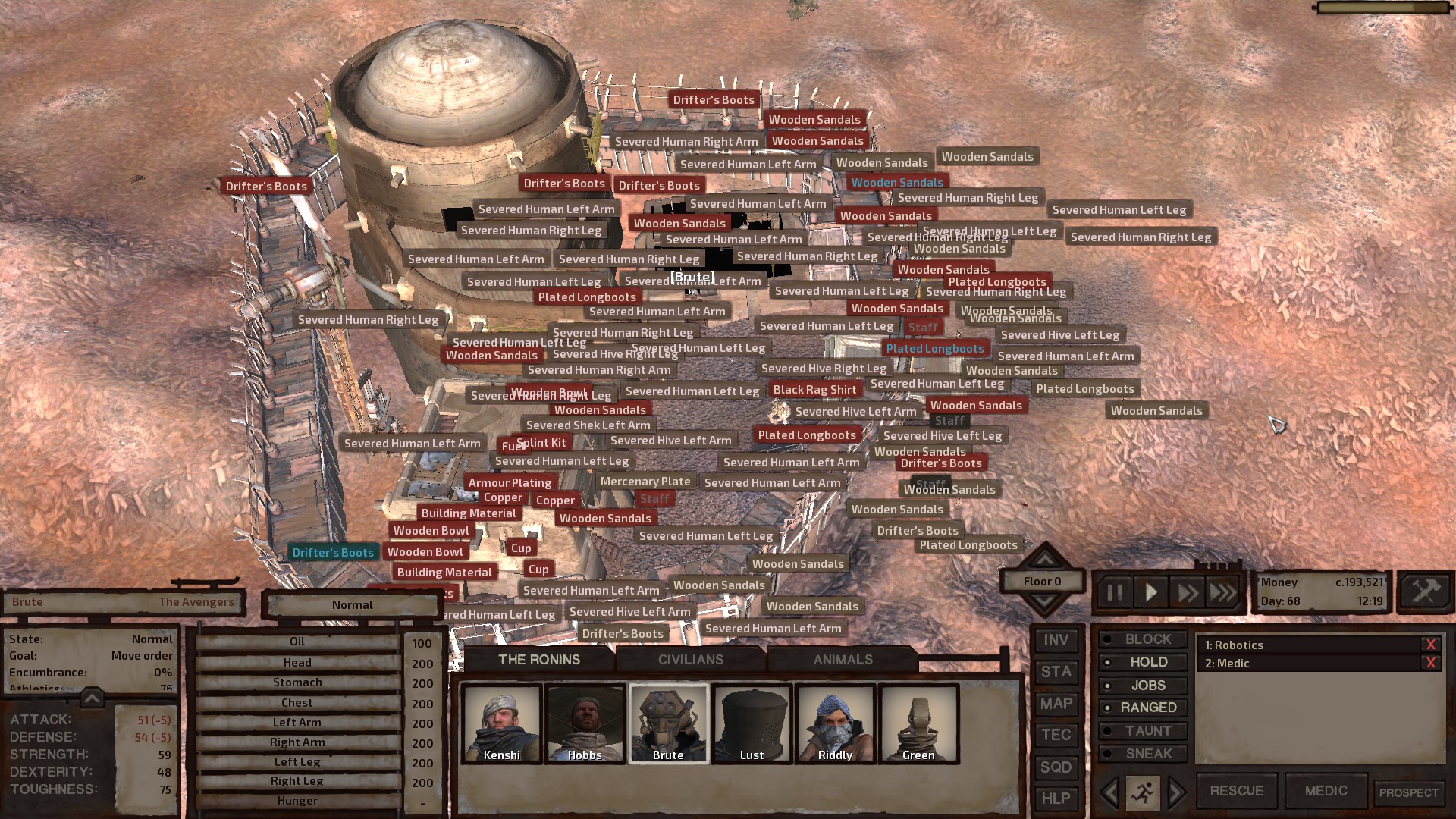Open the SQD squad panel
The width and height of the screenshot is (1456, 819).
pos(1056,767)
